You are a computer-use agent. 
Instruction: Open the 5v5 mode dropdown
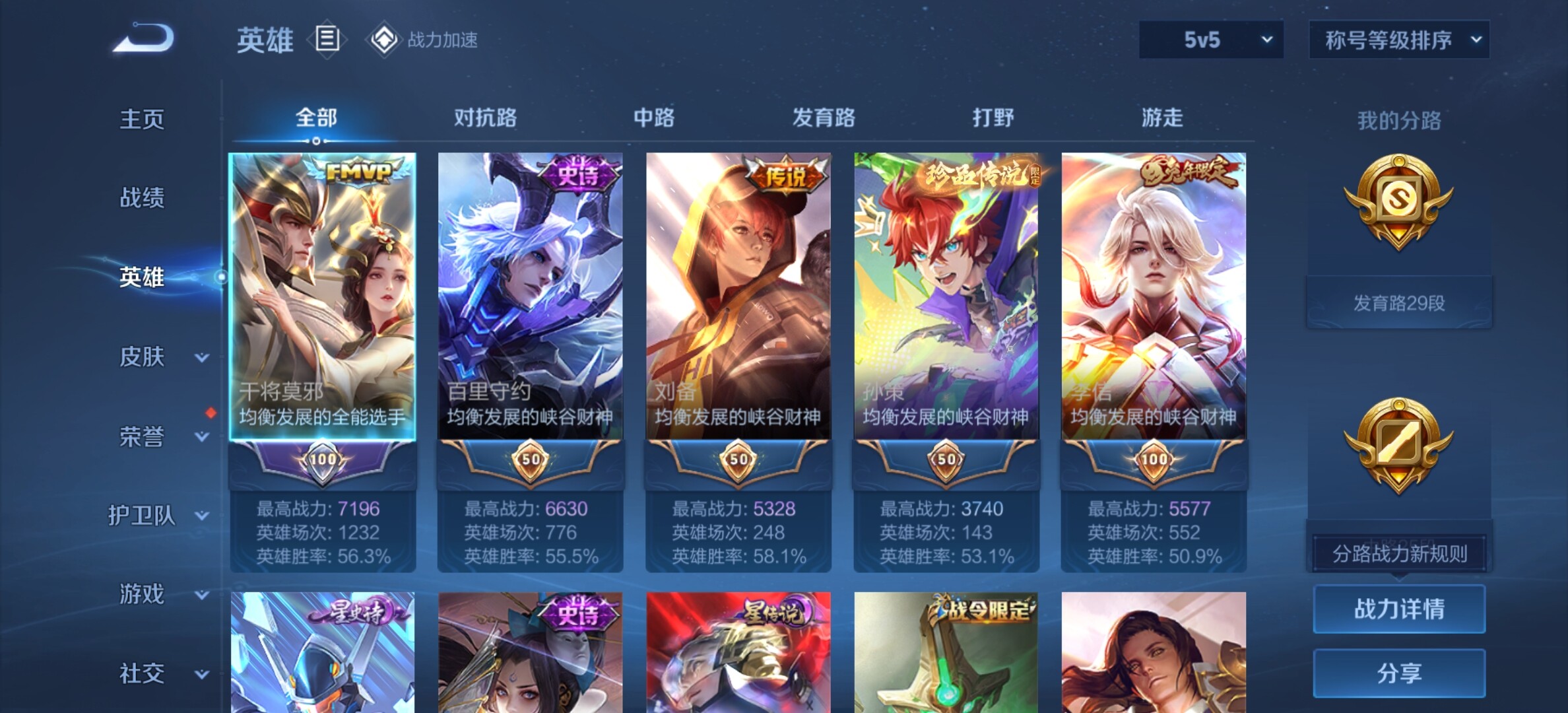tap(1210, 40)
